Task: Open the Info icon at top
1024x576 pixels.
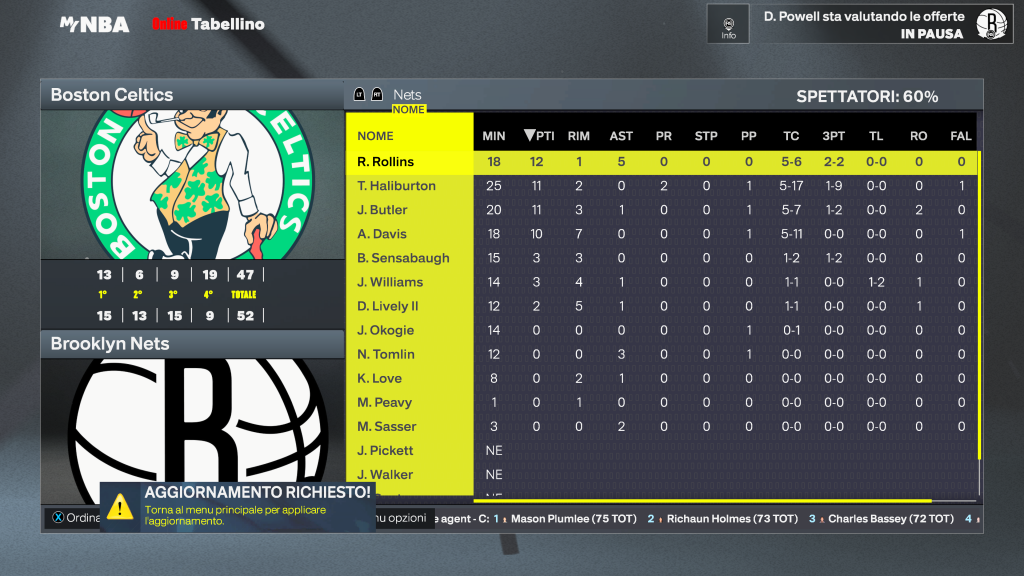Action: pos(728,24)
